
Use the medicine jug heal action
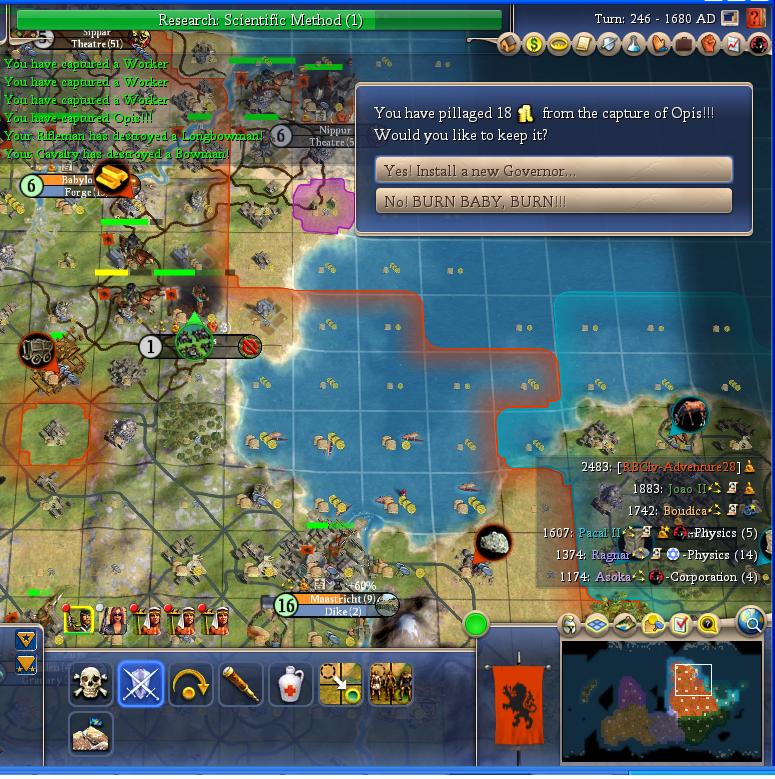[x=291, y=685]
